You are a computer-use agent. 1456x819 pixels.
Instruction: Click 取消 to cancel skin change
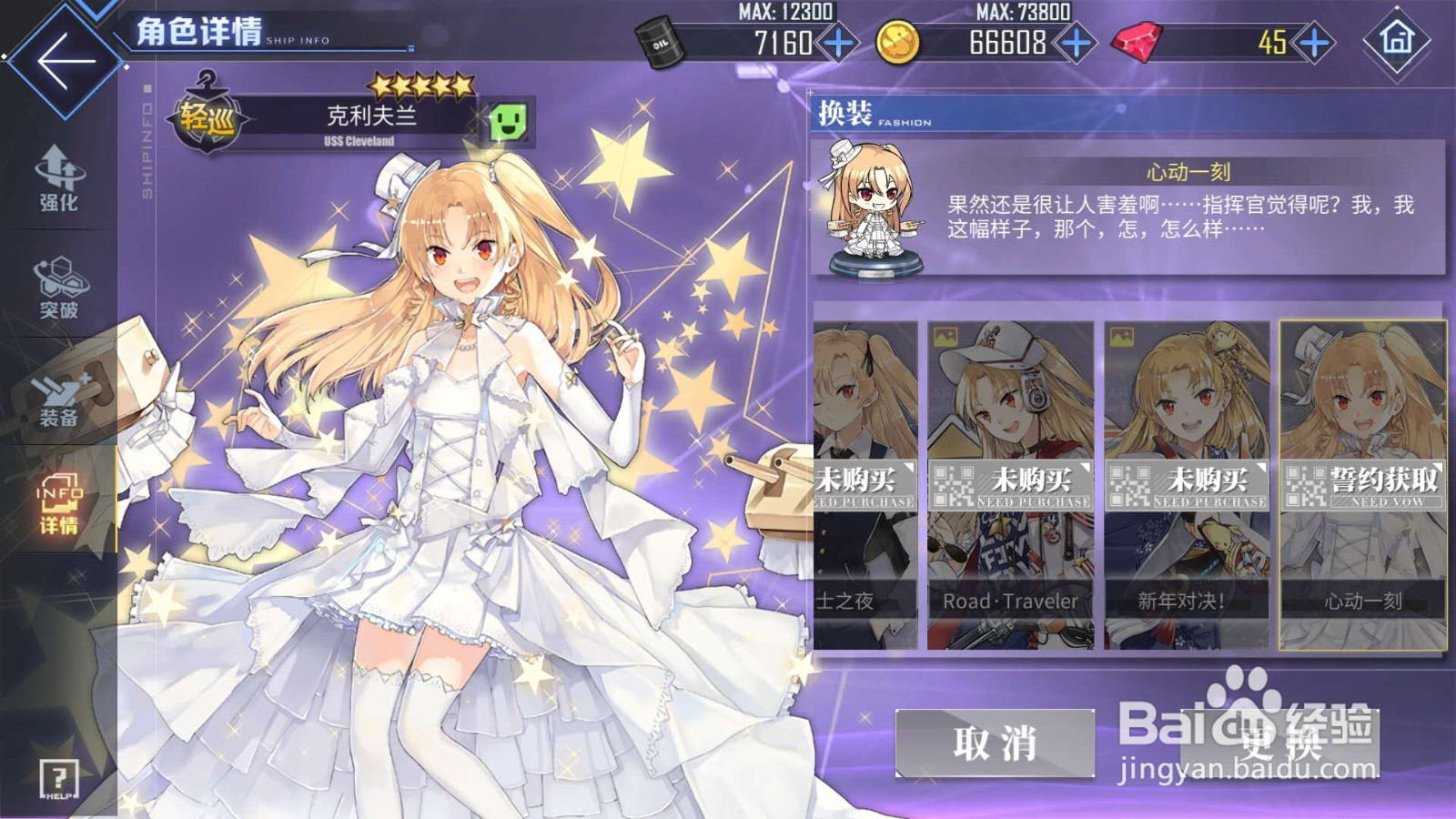click(x=994, y=744)
